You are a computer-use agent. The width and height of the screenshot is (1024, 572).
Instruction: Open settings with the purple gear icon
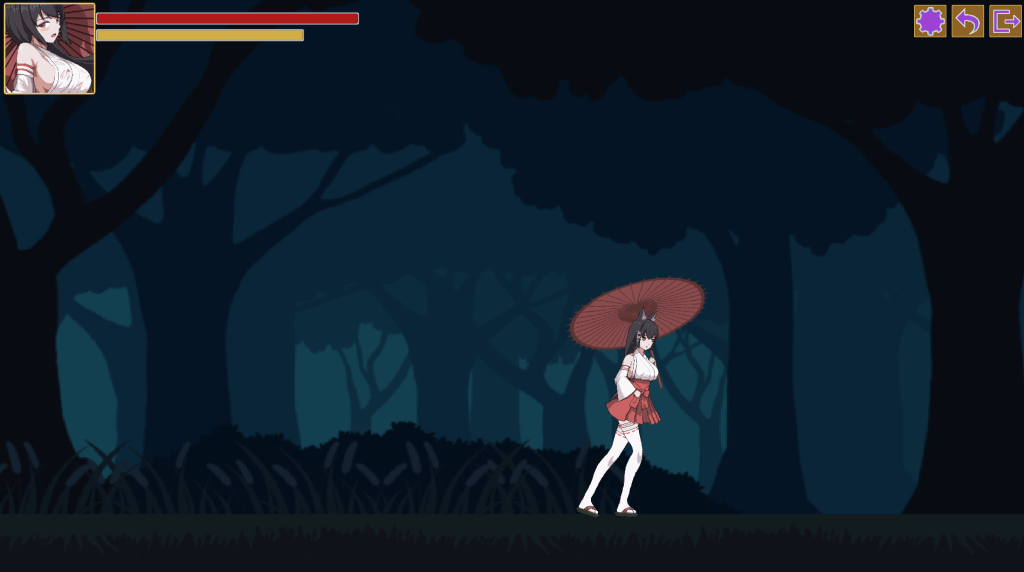930,21
